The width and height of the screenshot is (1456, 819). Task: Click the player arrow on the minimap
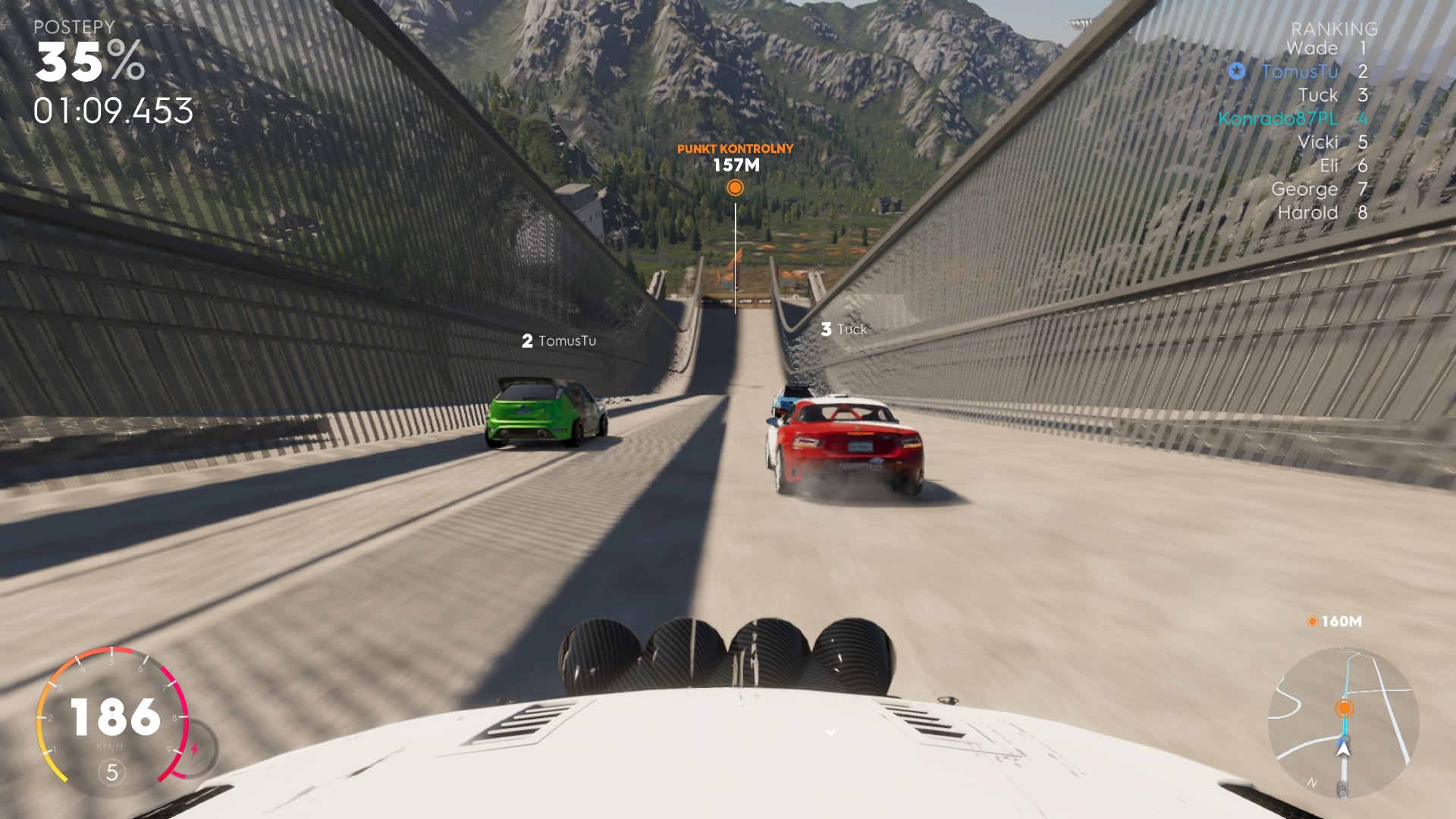point(1344,749)
